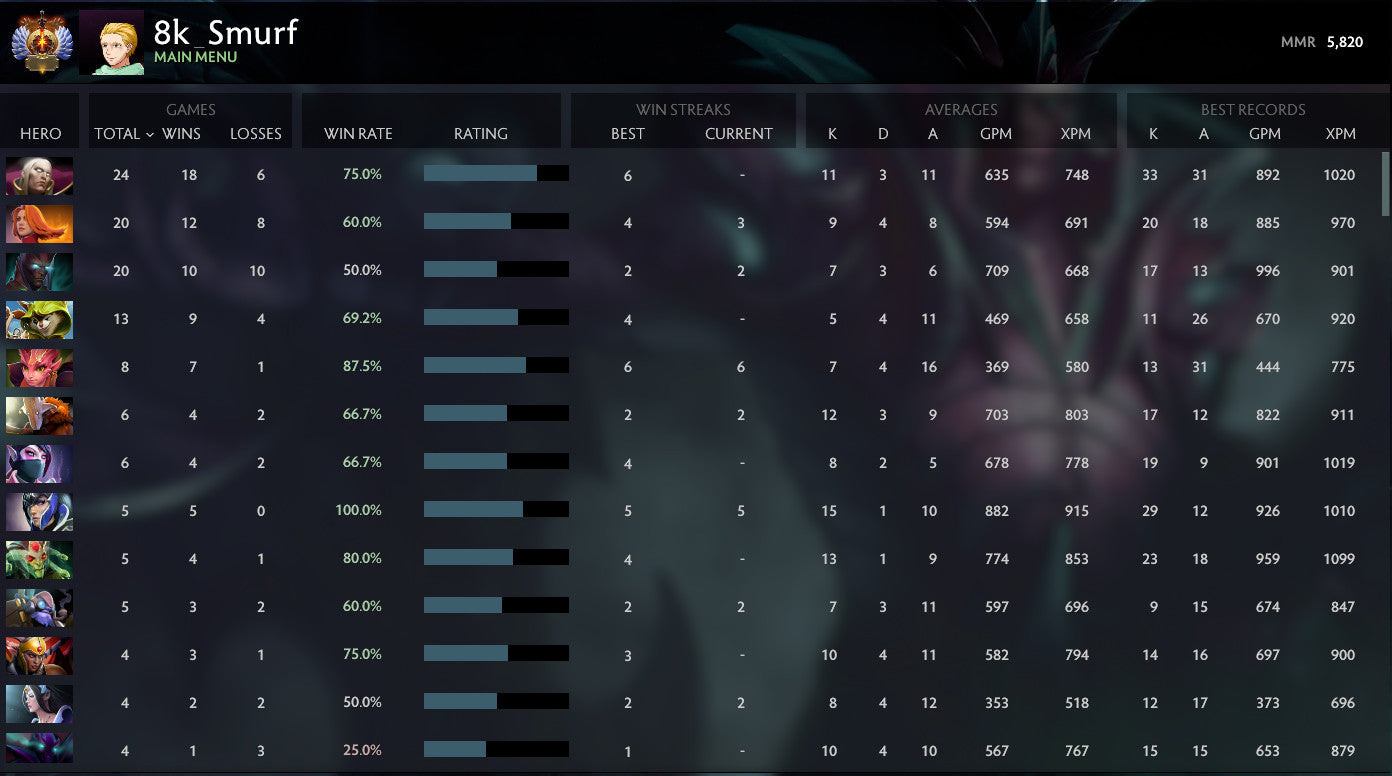Click the Legion Commander hero portrait

tap(39, 655)
